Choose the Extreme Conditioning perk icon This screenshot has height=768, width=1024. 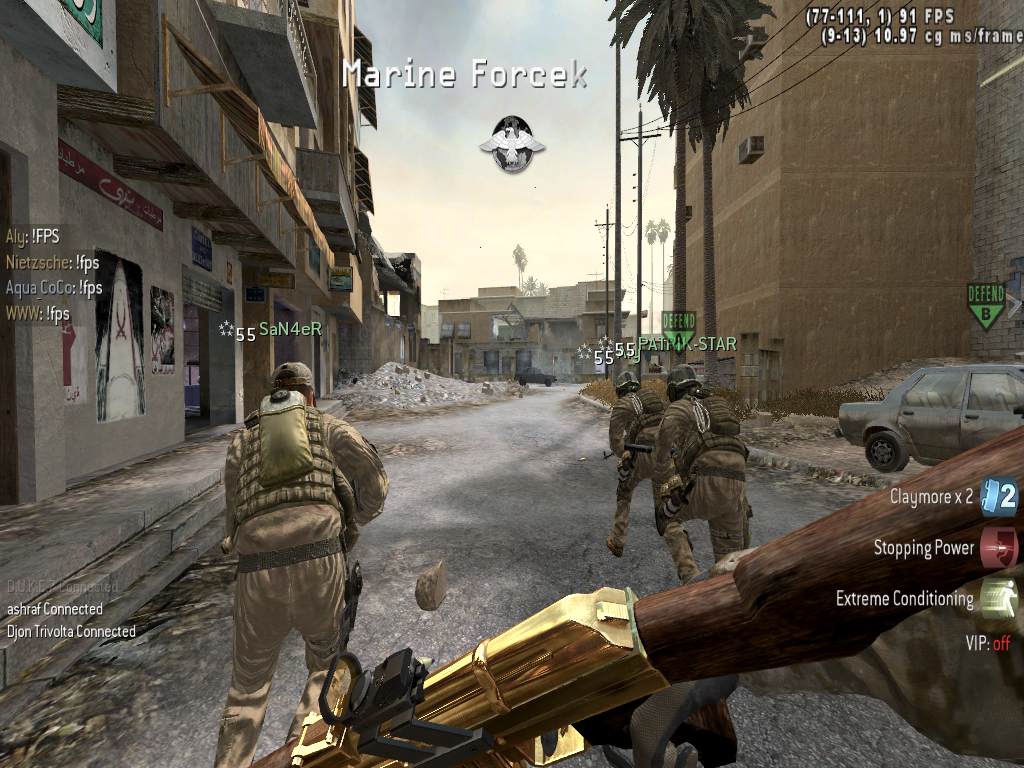point(998,599)
